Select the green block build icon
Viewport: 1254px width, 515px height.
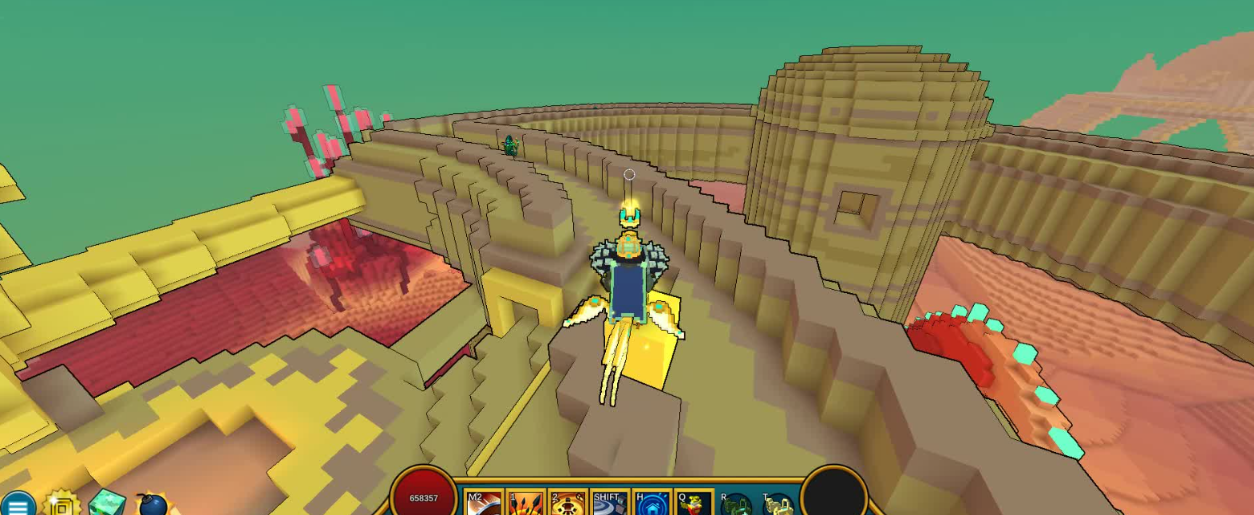[106, 503]
